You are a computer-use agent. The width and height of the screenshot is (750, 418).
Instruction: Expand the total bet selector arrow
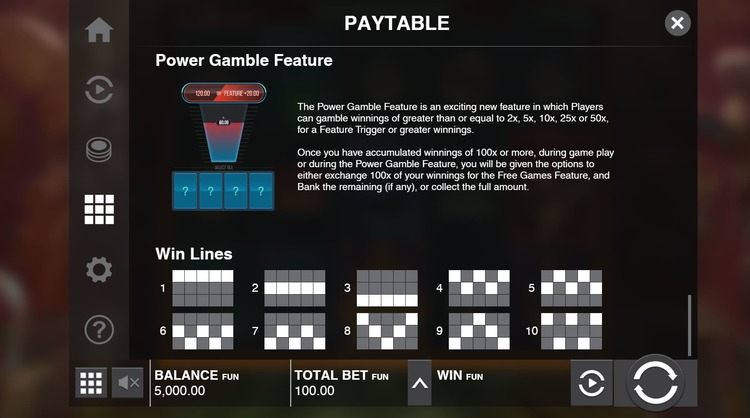pyautogui.click(x=420, y=383)
